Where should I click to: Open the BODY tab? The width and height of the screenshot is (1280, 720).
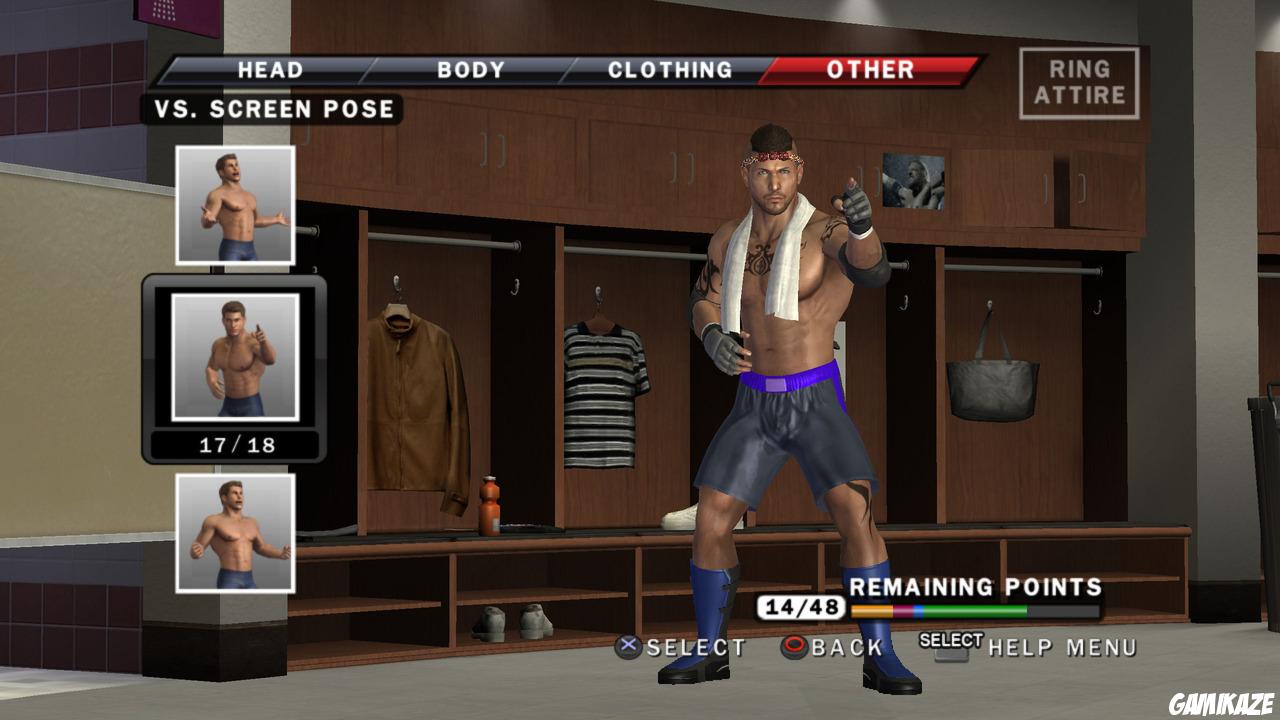click(x=470, y=70)
